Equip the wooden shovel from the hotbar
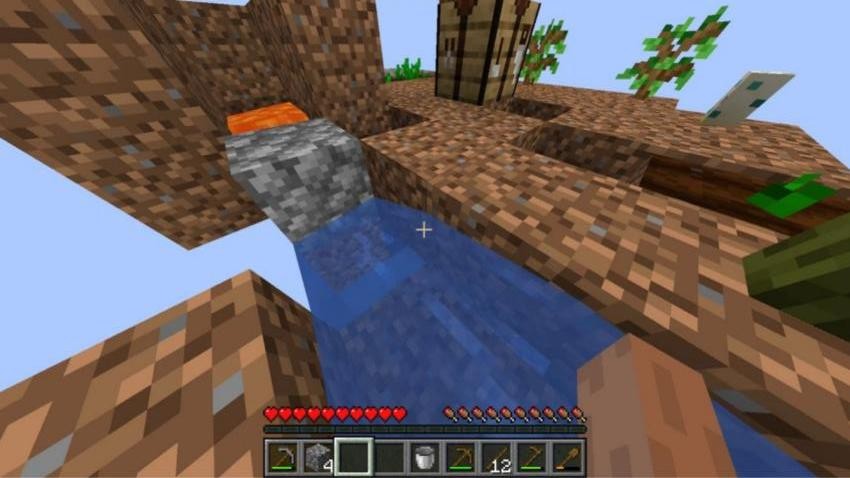Screen dimensions: 850x478 (566, 457)
